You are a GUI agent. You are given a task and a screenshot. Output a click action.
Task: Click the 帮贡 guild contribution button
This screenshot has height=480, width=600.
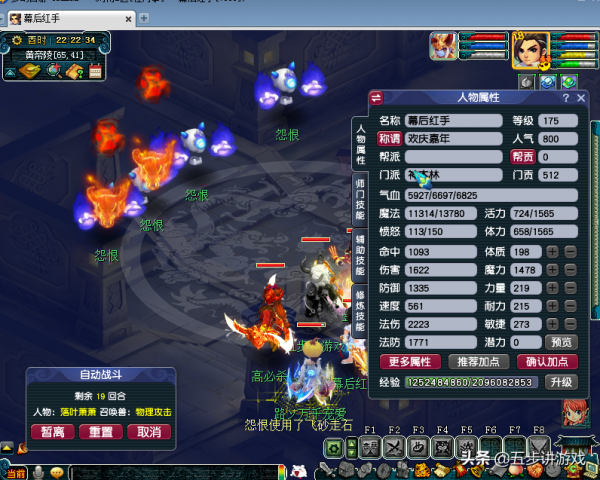[x=522, y=157]
